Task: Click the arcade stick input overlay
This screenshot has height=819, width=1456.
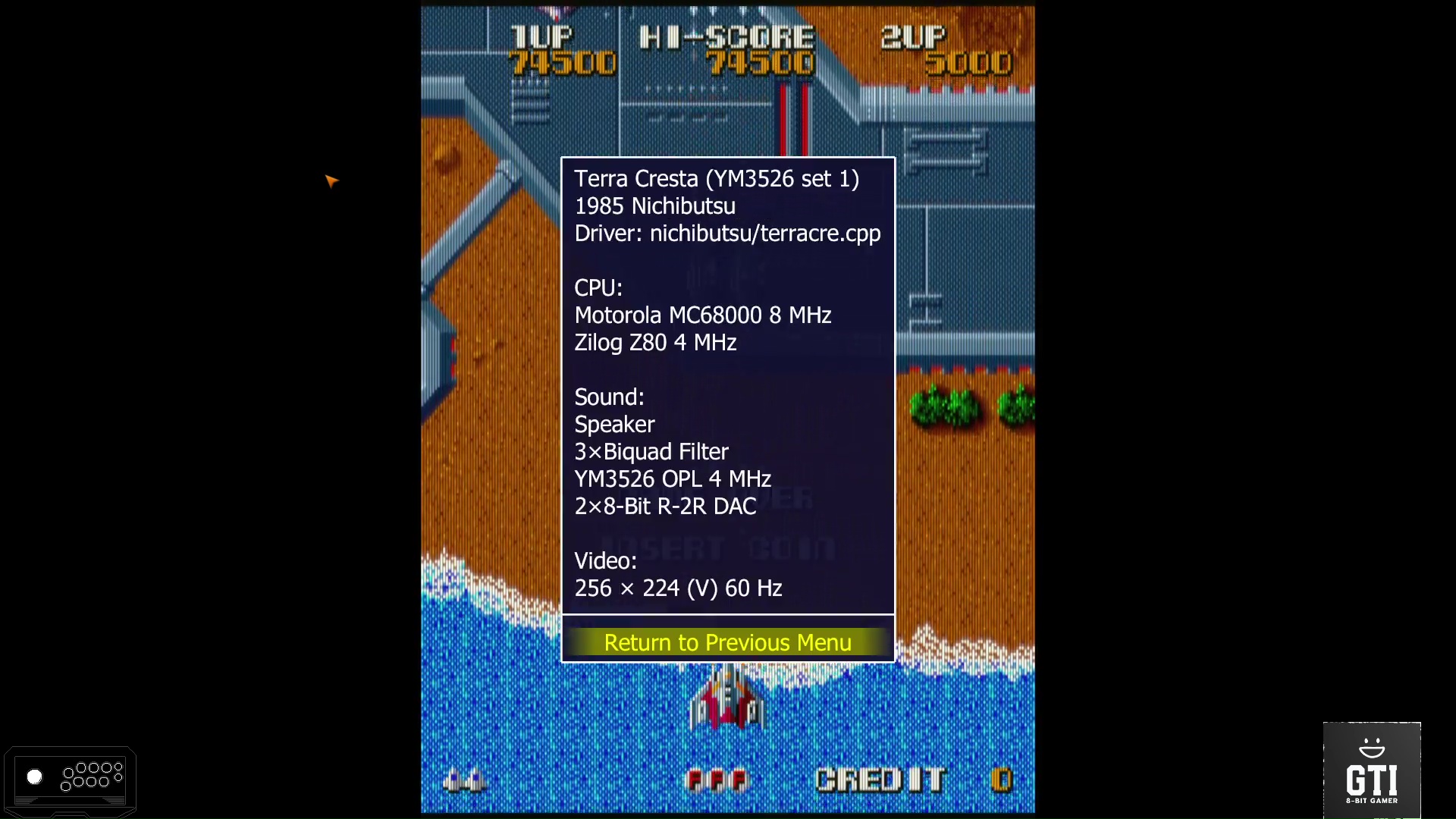Action: coord(70,779)
